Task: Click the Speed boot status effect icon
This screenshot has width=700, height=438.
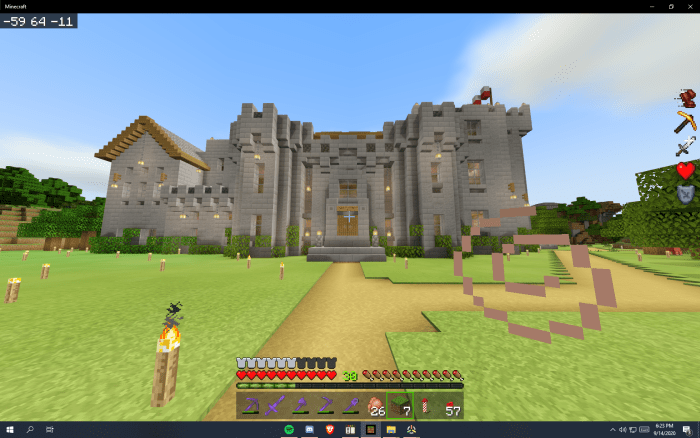Action: coord(685,98)
